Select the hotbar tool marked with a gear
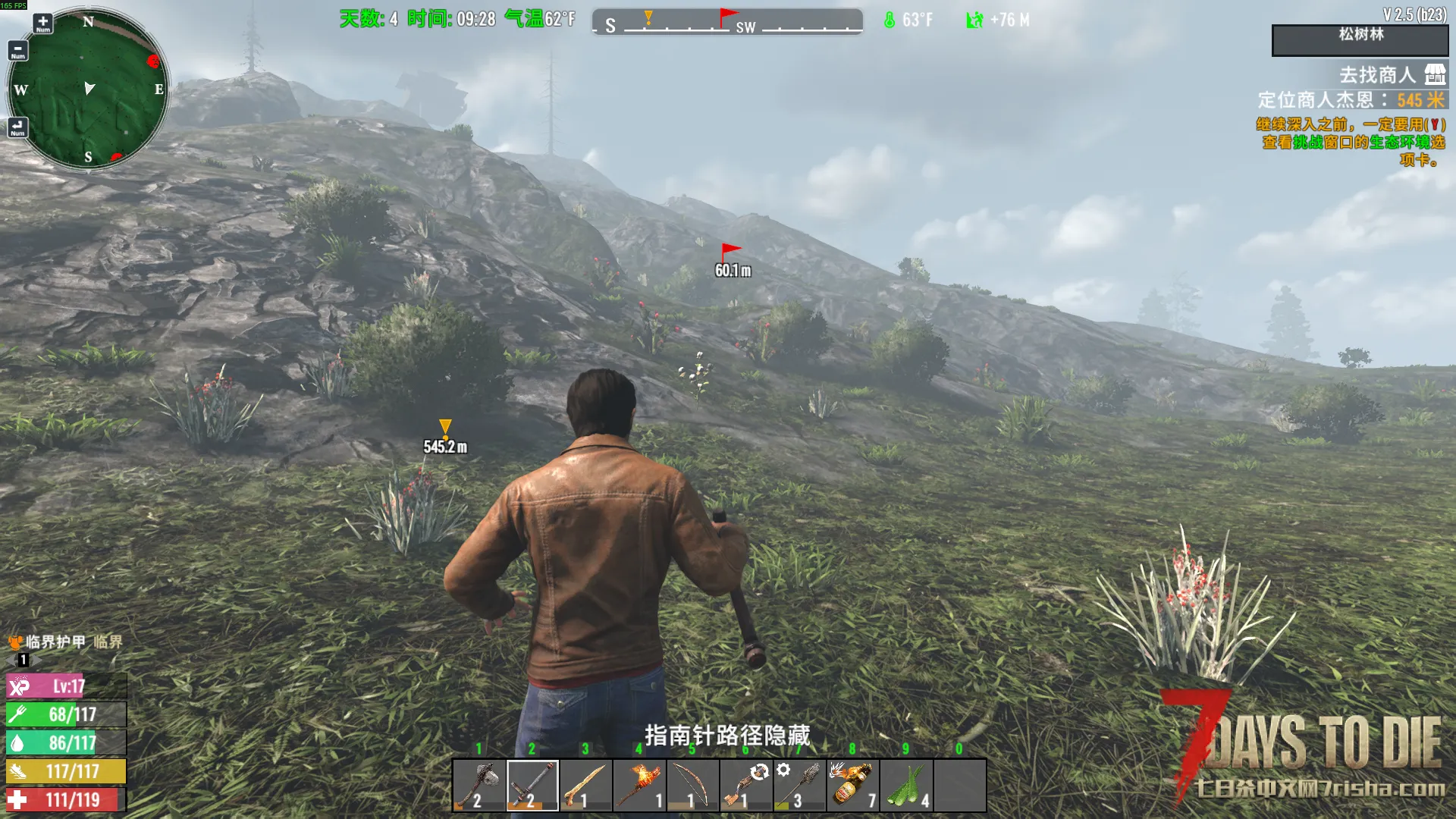Viewport: 1456px width, 819px height. click(799, 786)
